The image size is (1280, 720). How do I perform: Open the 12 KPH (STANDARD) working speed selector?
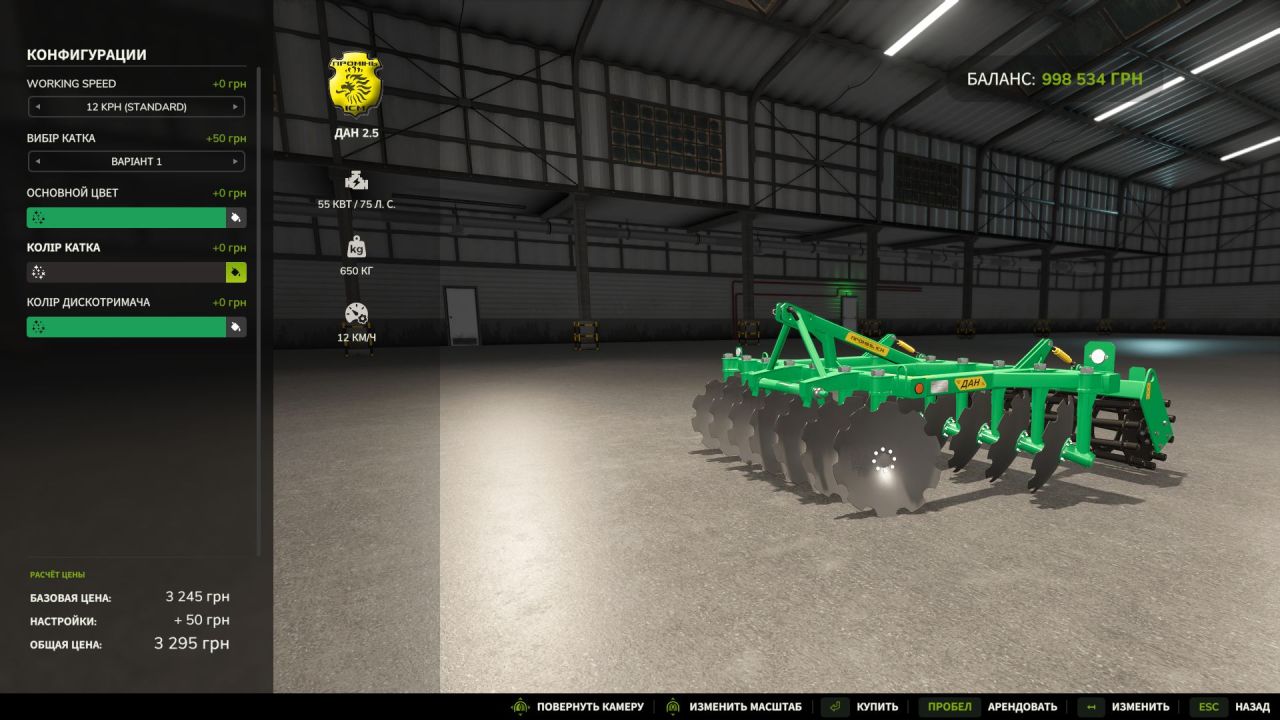click(136, 107)
